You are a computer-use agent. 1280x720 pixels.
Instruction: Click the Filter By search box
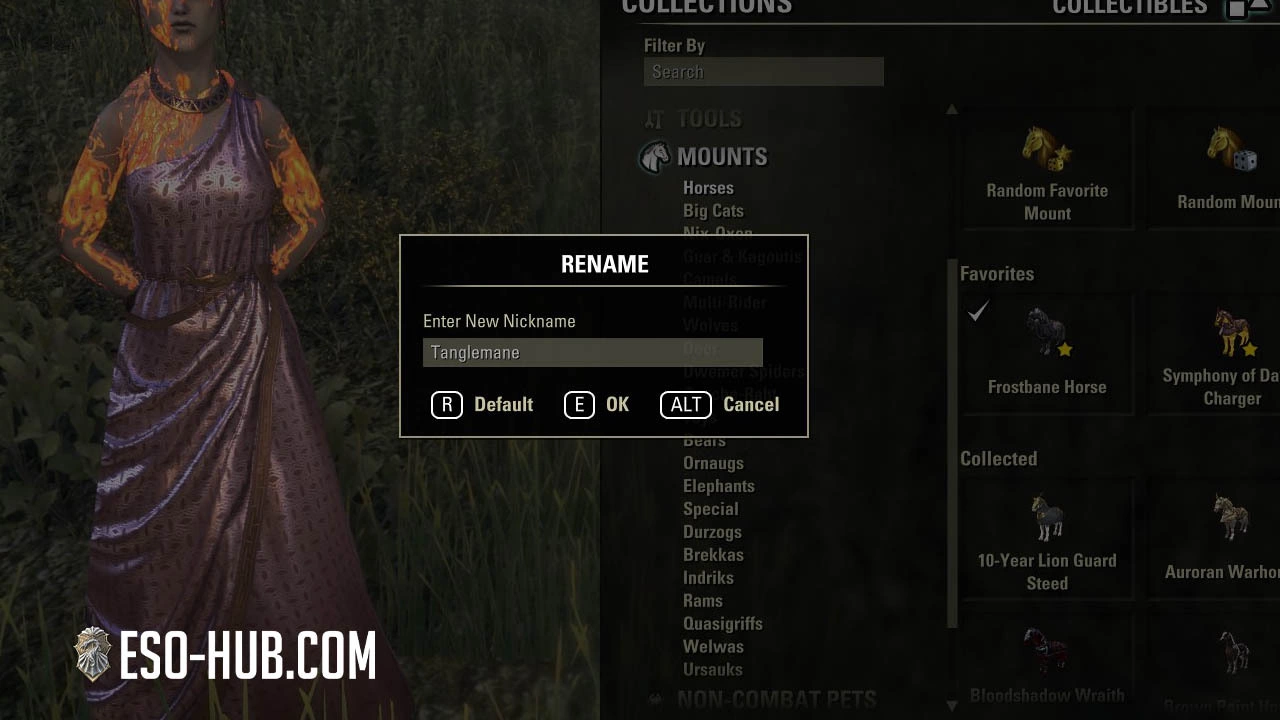click(x=763, y=72)
